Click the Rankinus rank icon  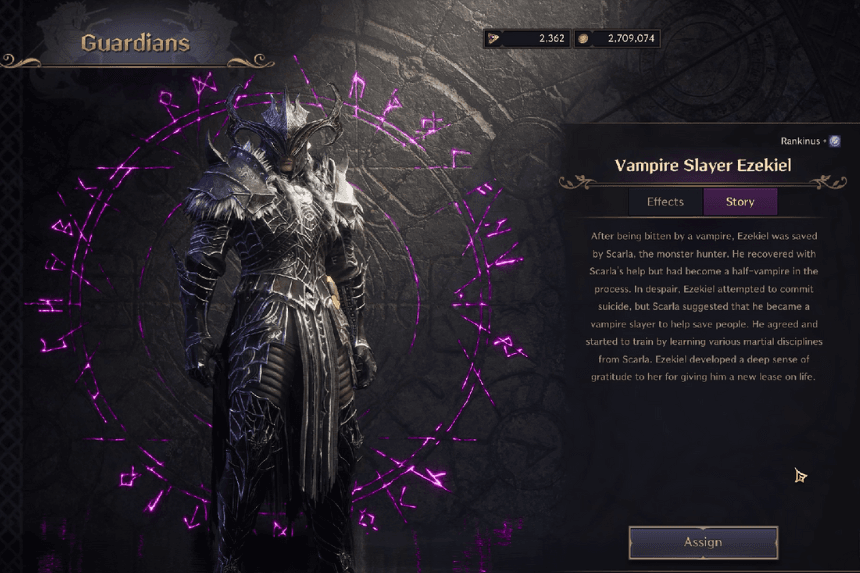pyautogui.click(x=834, y=142)
